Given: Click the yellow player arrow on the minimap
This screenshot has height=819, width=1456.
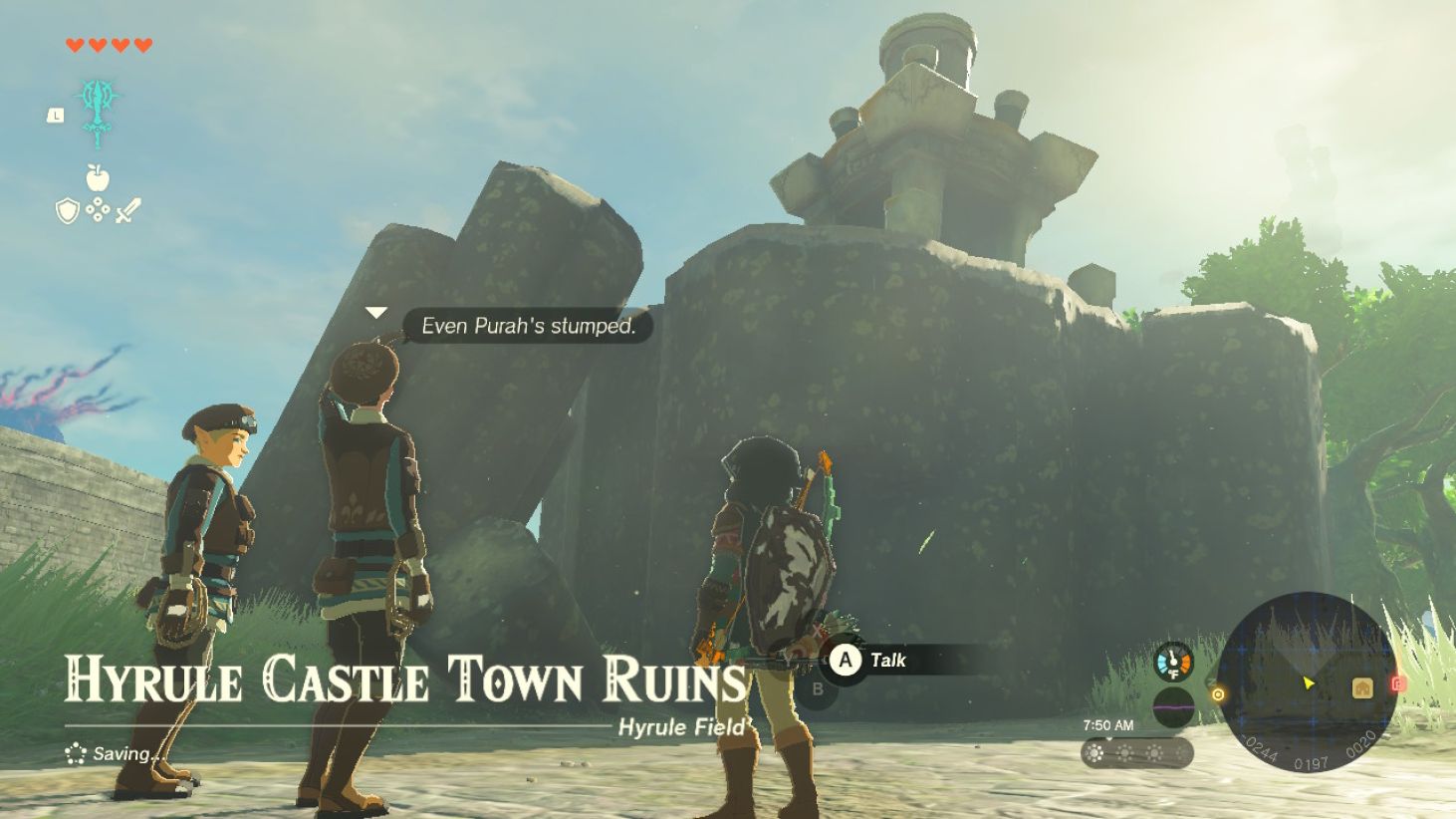Looking at the screenshot, I should [1307, 683].
